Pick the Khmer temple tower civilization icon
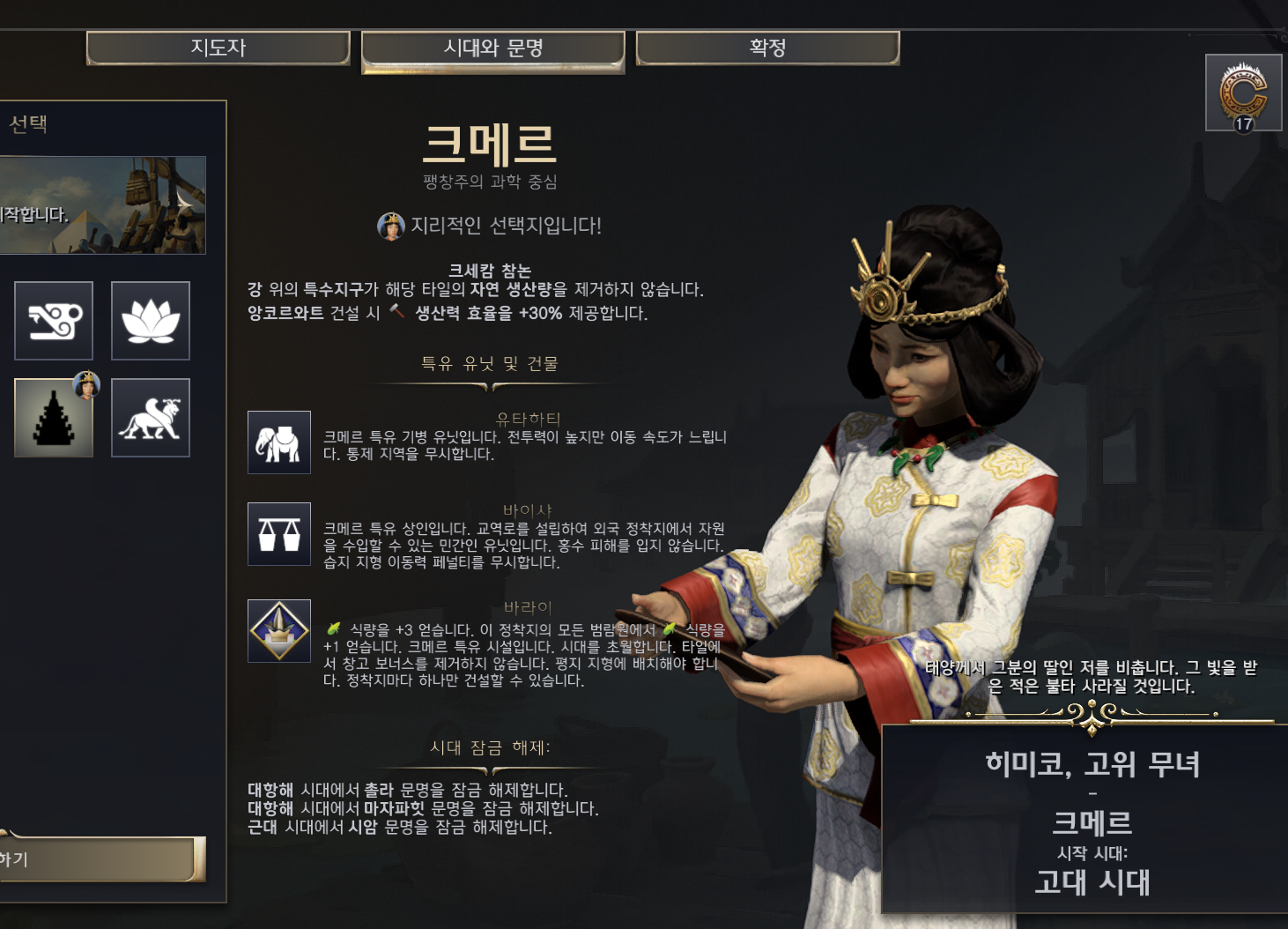This screenshot has width=1288, height=929. [x=54, y=418]
